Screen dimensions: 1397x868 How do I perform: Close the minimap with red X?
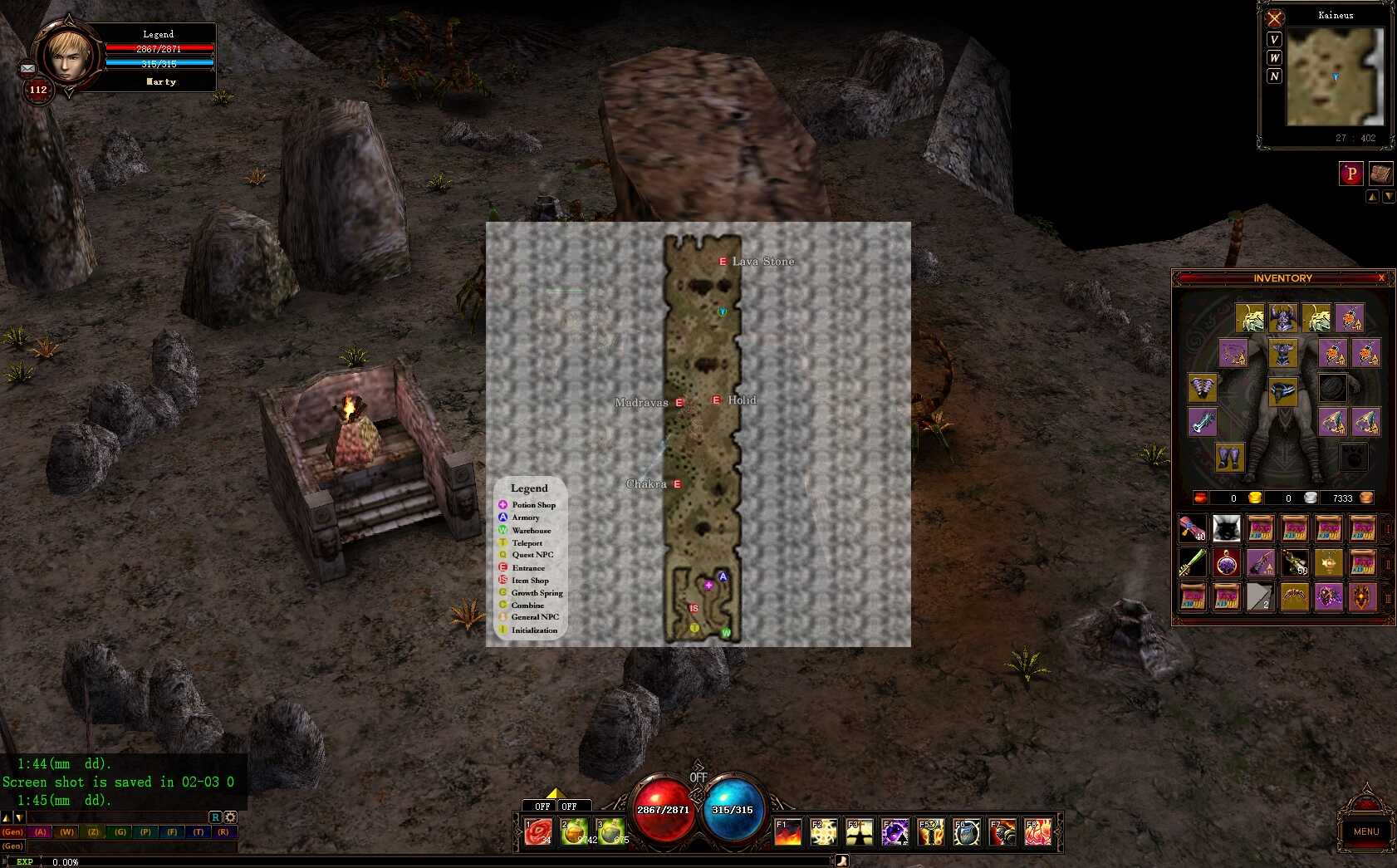tap(1274, 17)
